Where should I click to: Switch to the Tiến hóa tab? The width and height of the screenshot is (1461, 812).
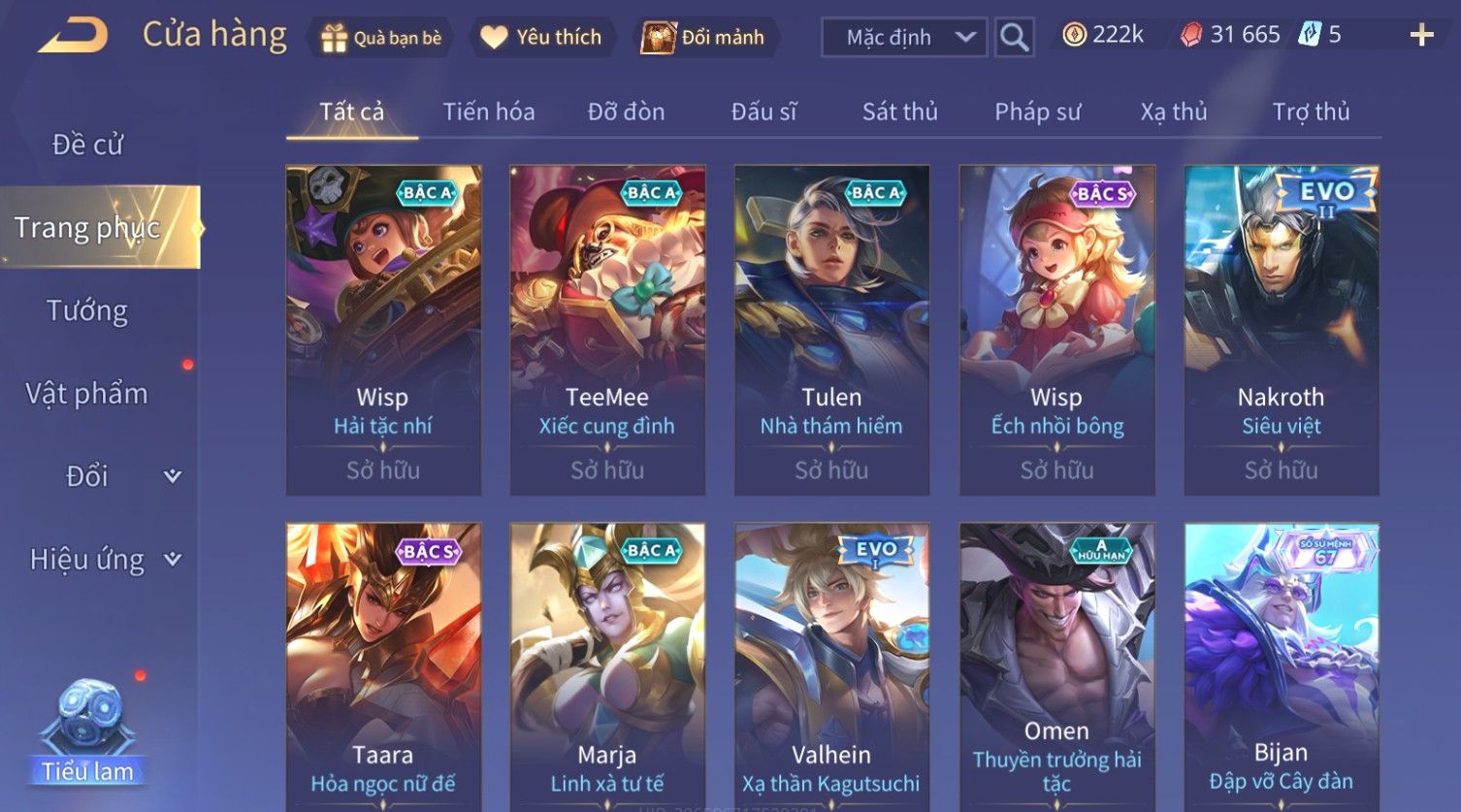coord(489,113)
